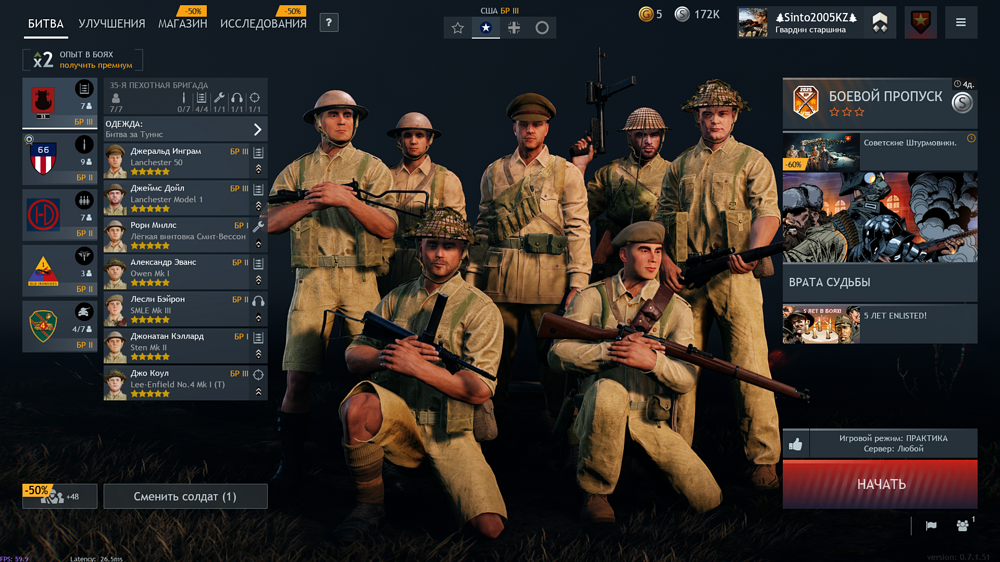This screenshot has height=562, width=1000.
Task: Pick soldier Лесли Бэйрон
Action: [175, 305]
